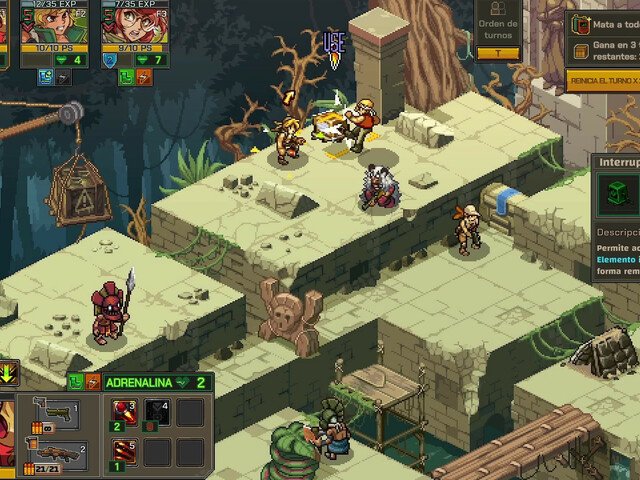Select the green cube Interrupt item
The width and height of the screenshot is (640, 480).
(x=619, y=192)
